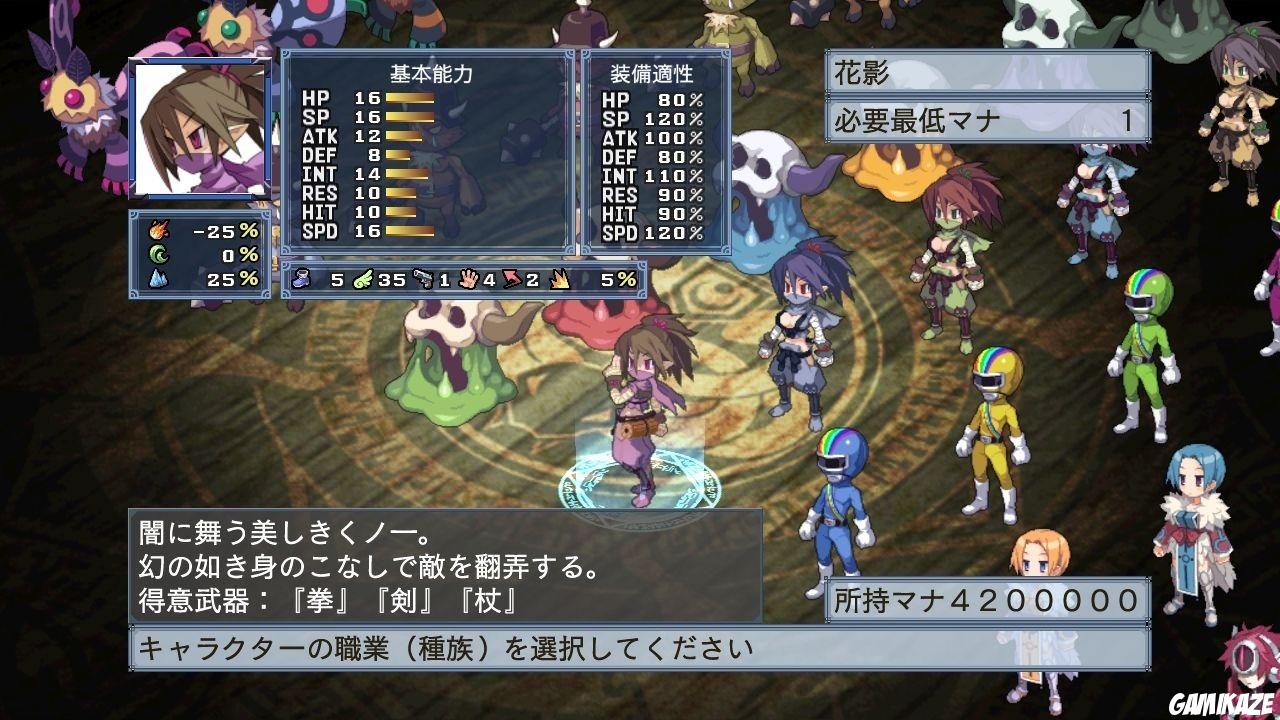Click the gun Range icon
The height and width of the screenshot is (720, 1280).
424,282
